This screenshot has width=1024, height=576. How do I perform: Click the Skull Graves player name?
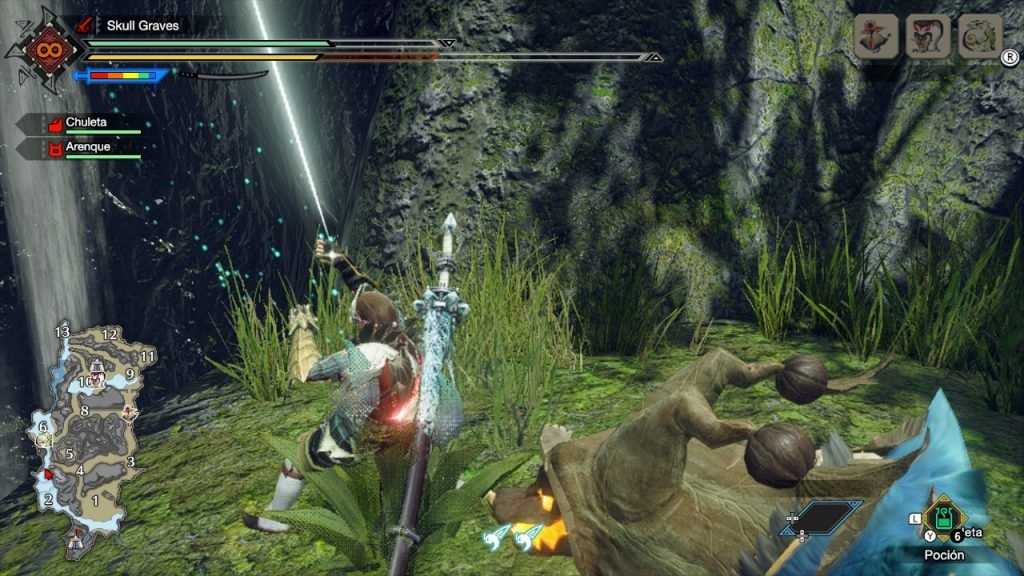(143, 25)
